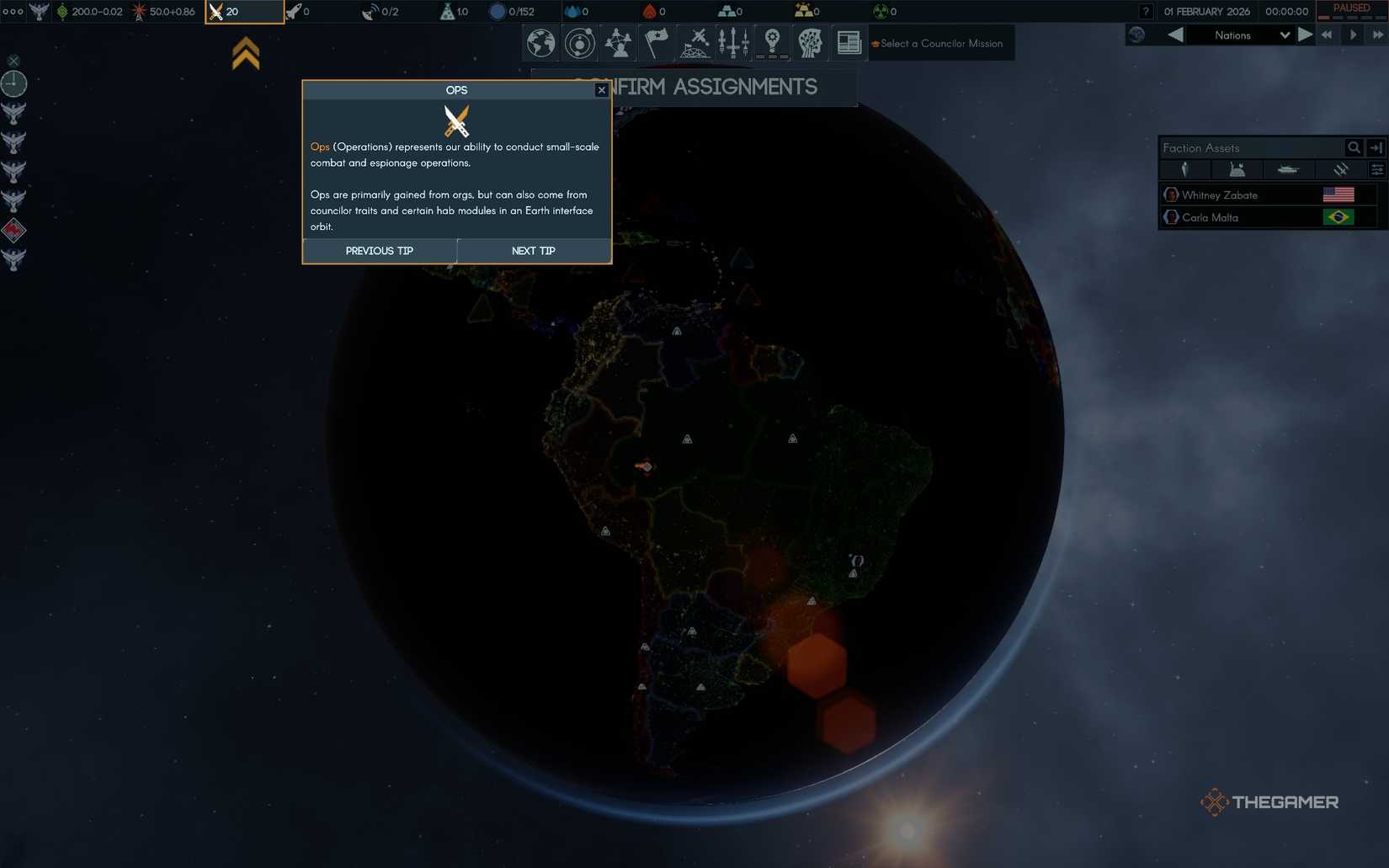
Task: Select the councilor ship column tab
Action: (x=1286, y=169)
